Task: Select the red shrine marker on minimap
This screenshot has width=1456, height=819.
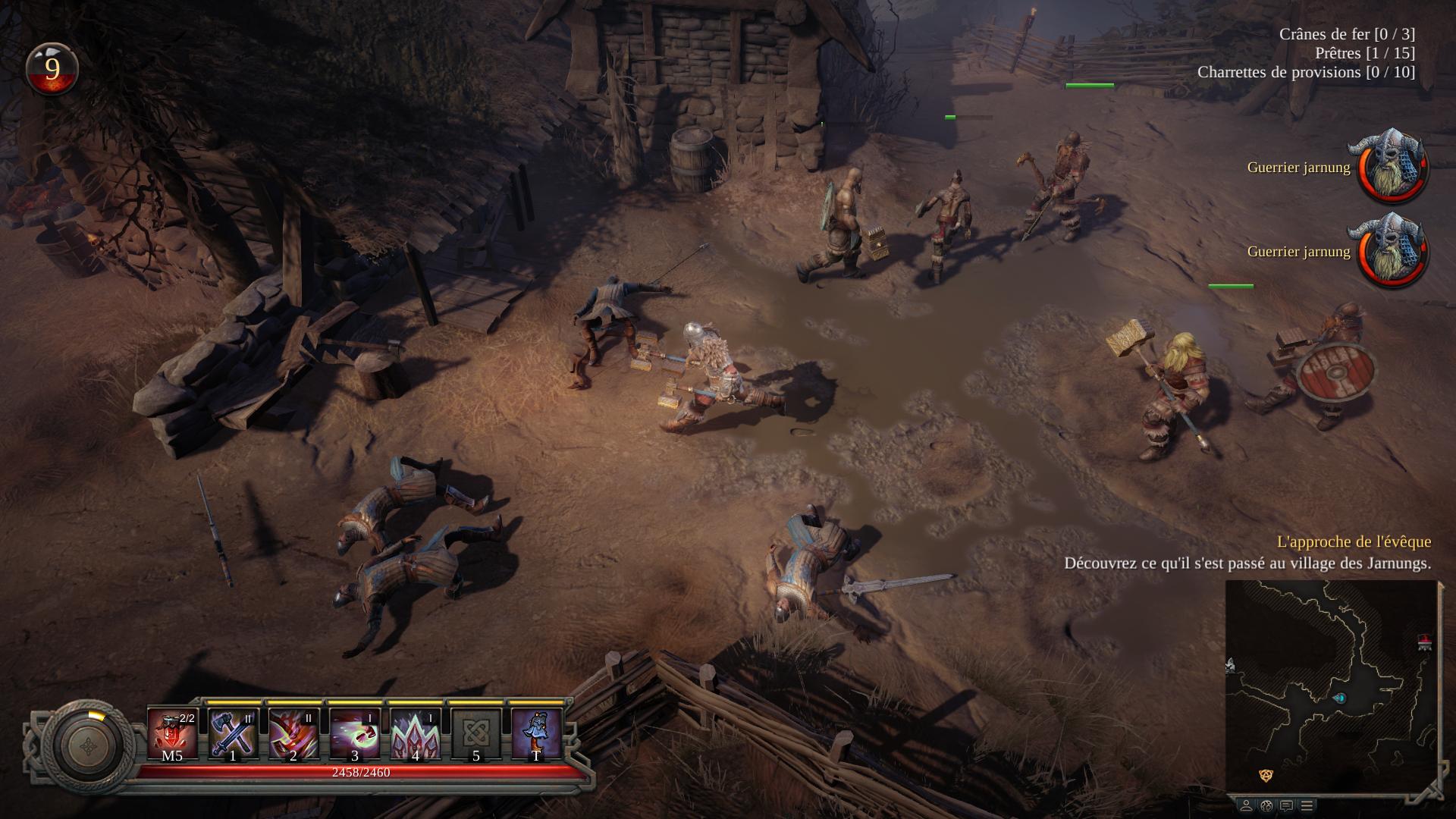Action: coord(1424,643)
